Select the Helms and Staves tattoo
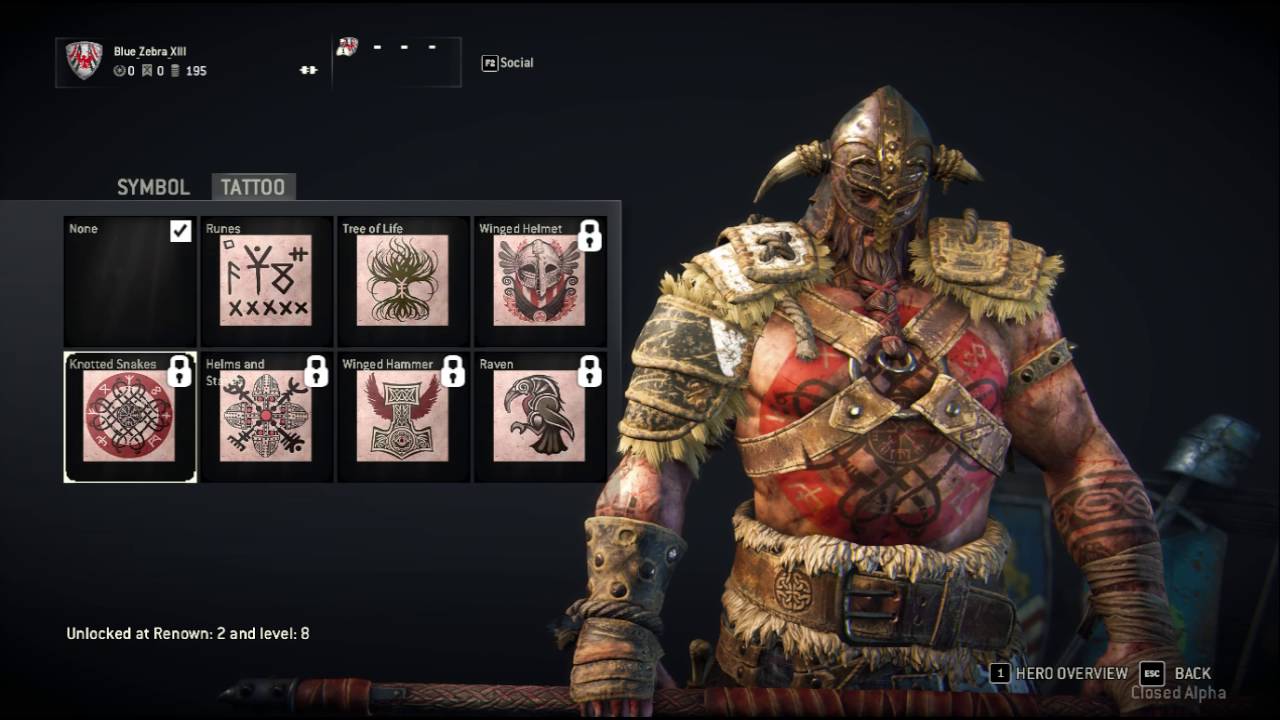This screenshot has width=1280, height=720. pos(265,416)
